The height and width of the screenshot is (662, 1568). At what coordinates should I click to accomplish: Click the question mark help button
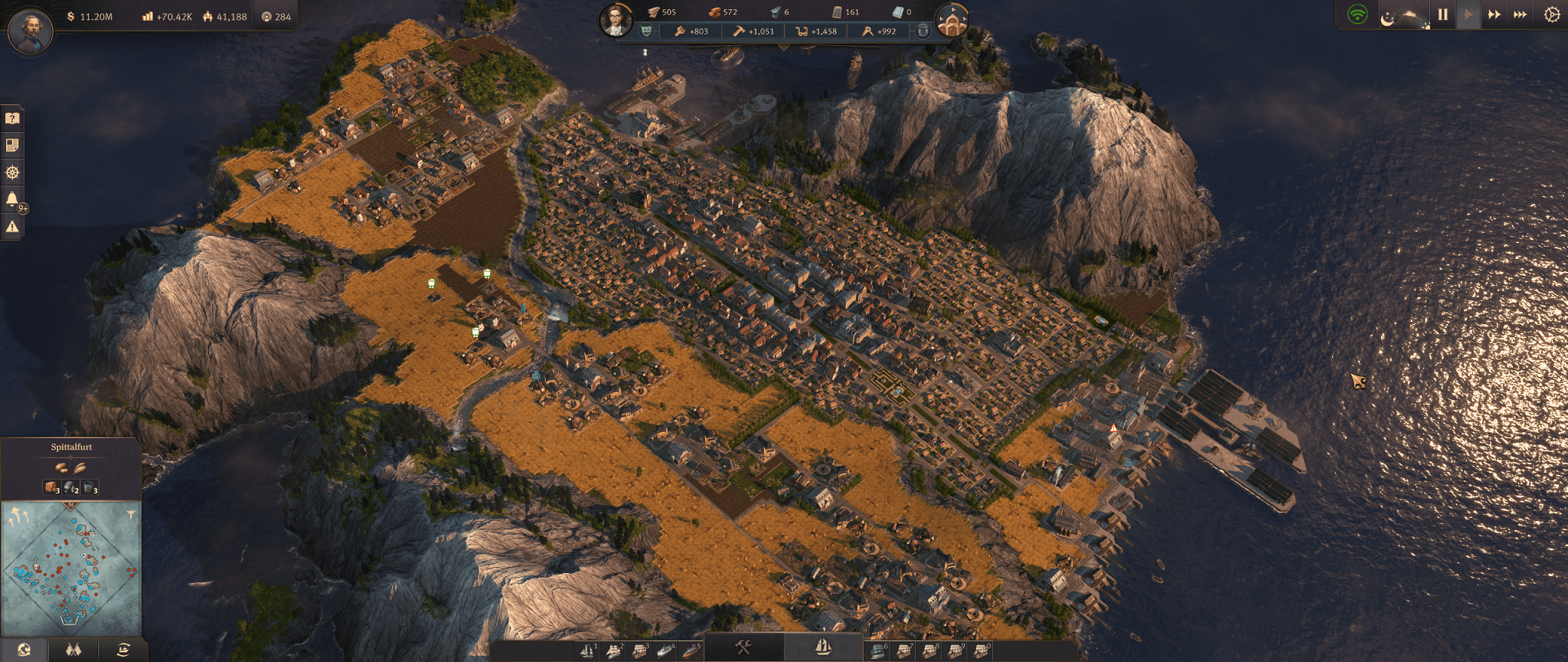[x=12, y=118]
